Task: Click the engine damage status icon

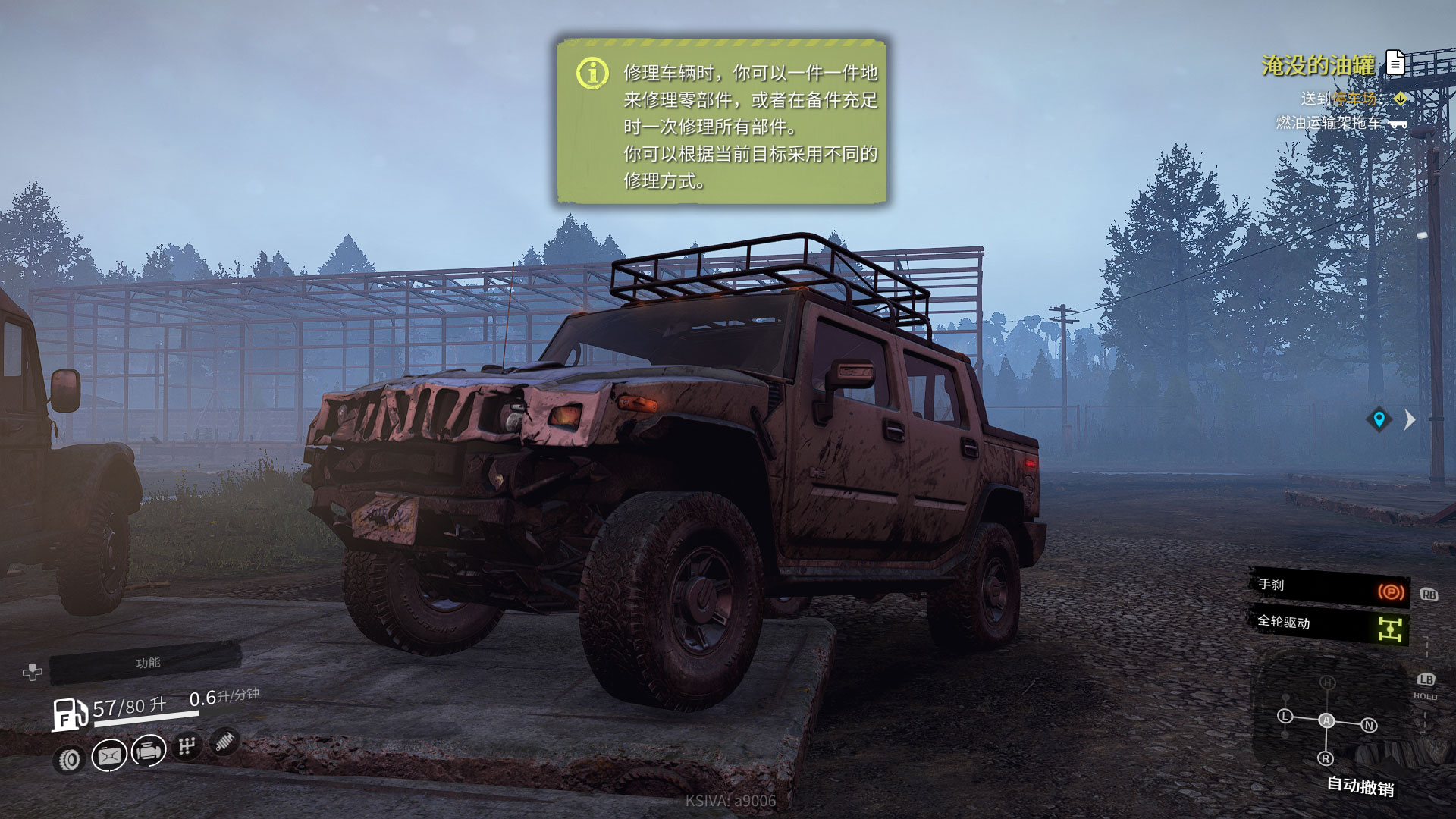Action: (149, 751)
